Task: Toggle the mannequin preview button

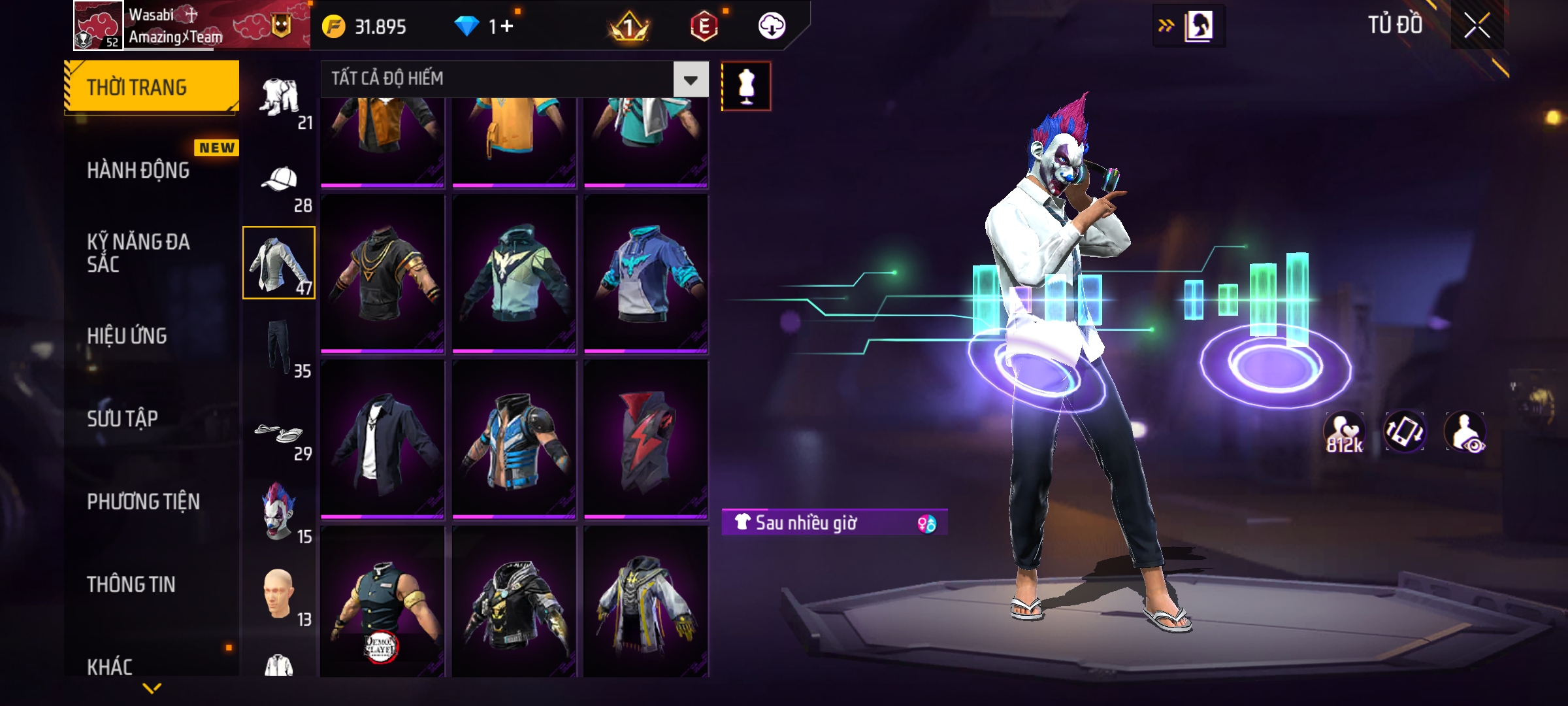Action: point(746,86)
